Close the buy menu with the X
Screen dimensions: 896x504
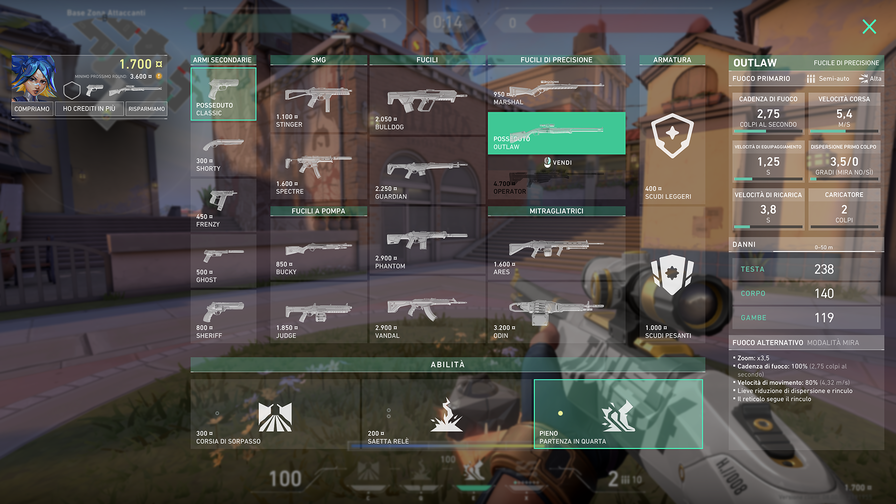click(x=869, y=27)
